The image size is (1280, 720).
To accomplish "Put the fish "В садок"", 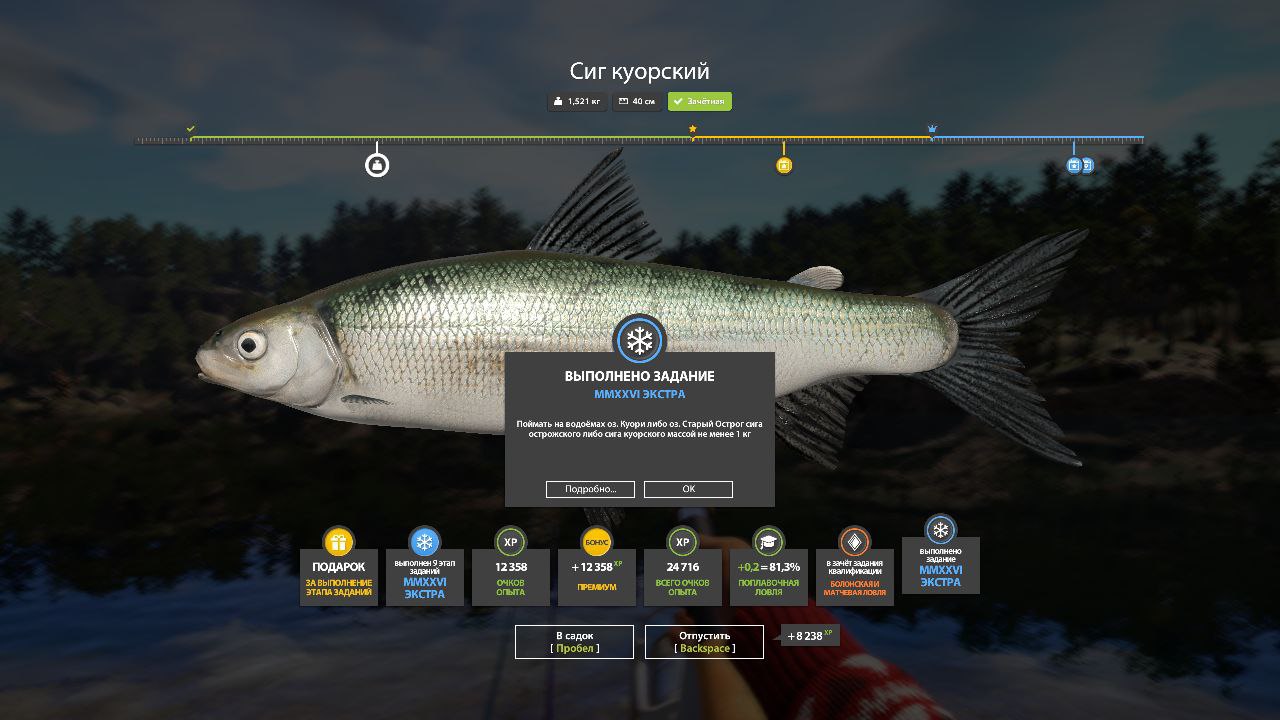I will (x=574, y=642).
